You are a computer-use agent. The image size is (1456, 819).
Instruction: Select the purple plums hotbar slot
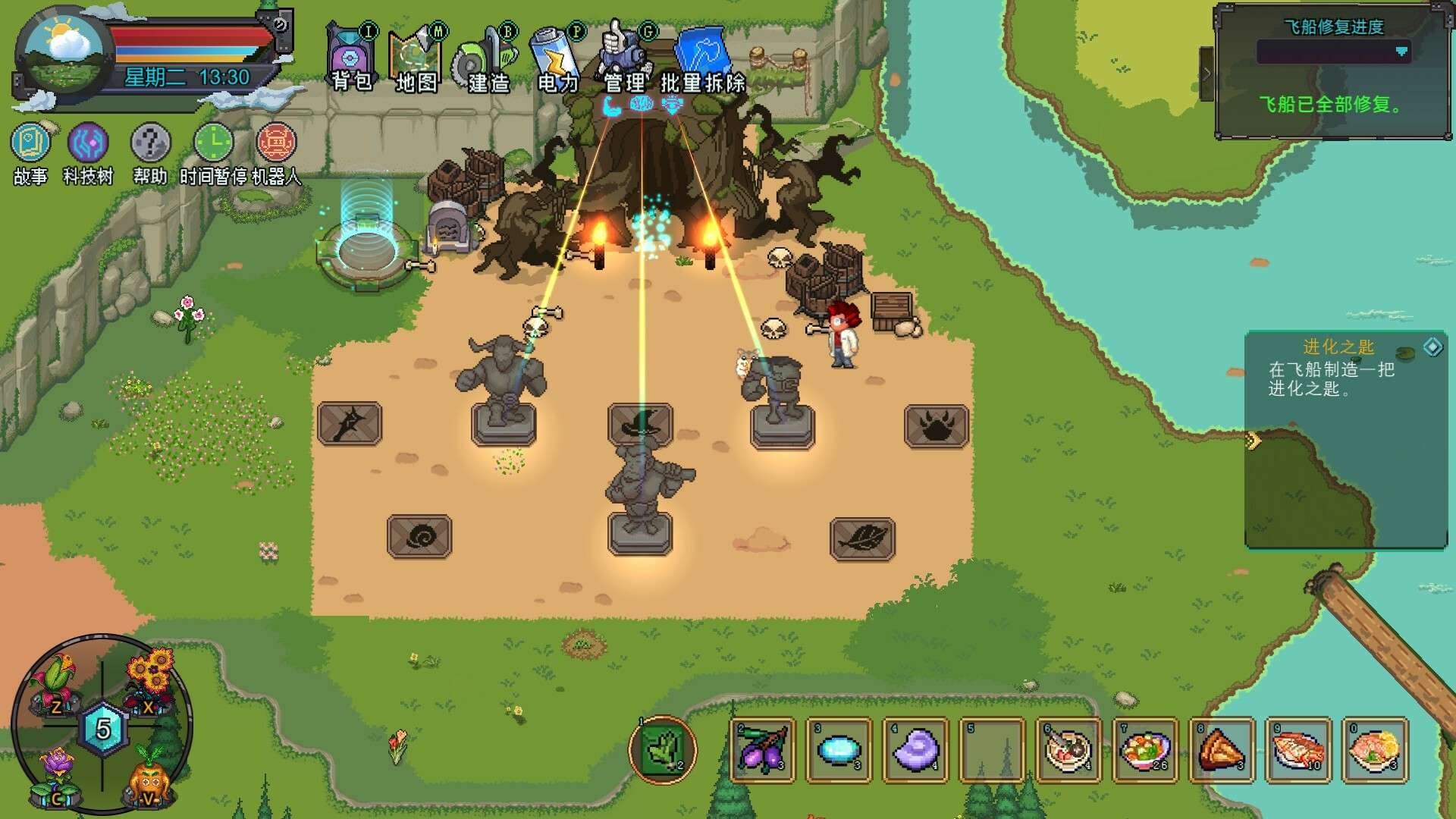tap(762, 749)
